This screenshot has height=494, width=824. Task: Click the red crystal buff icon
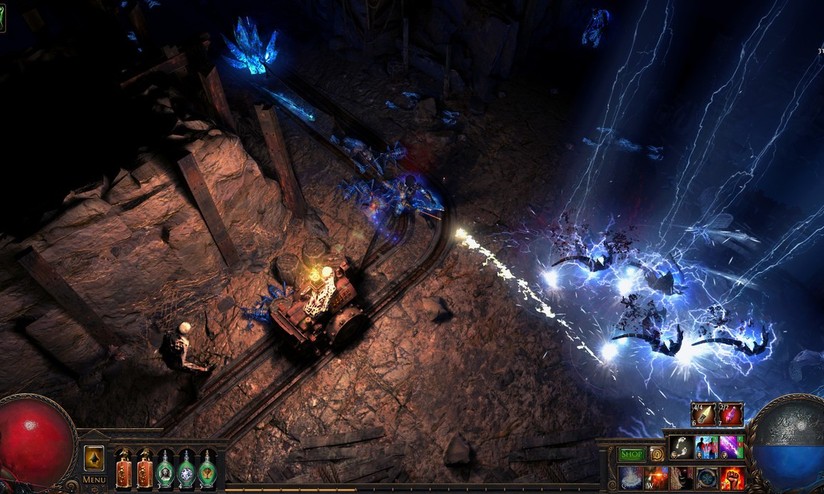(x=730, y=414)
